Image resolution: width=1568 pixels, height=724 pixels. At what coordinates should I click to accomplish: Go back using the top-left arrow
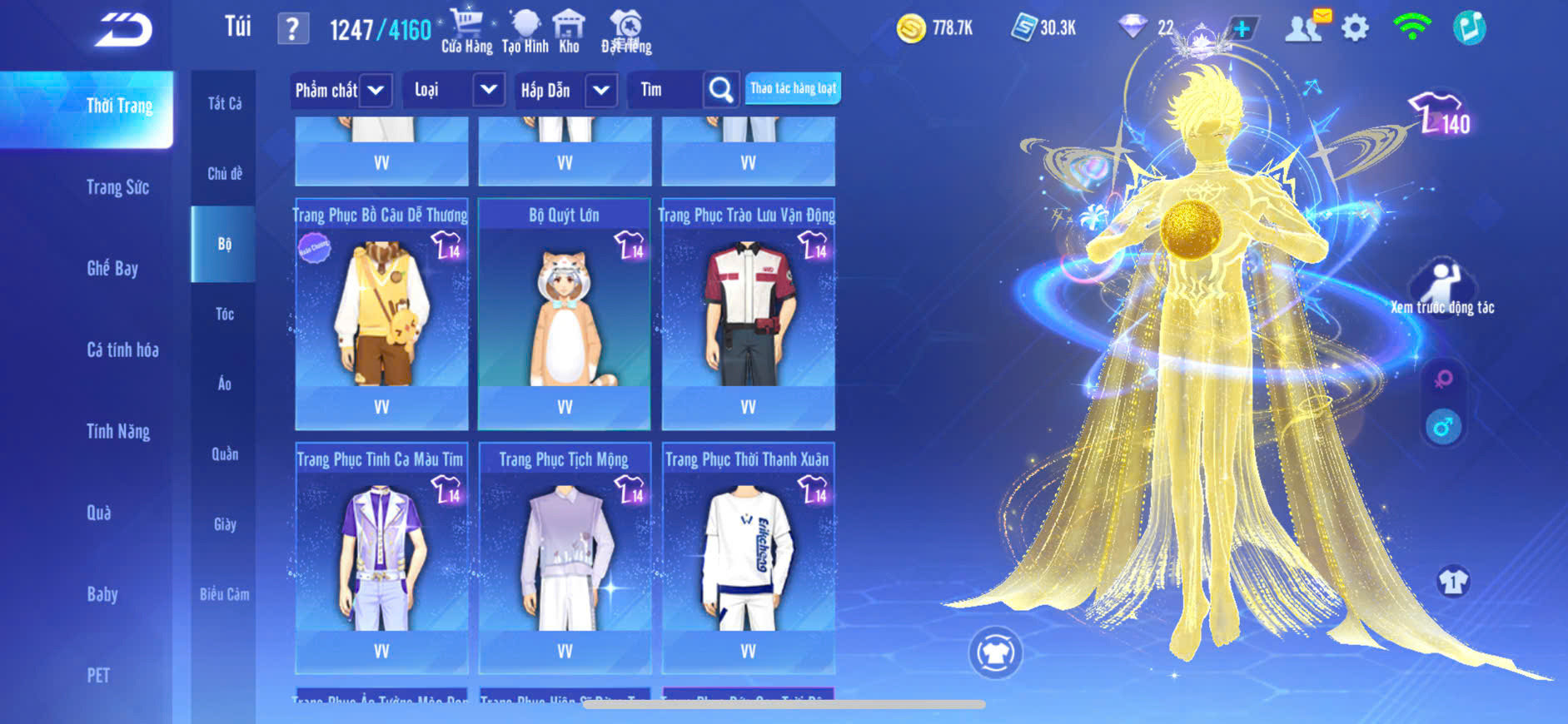pos(123,31)
